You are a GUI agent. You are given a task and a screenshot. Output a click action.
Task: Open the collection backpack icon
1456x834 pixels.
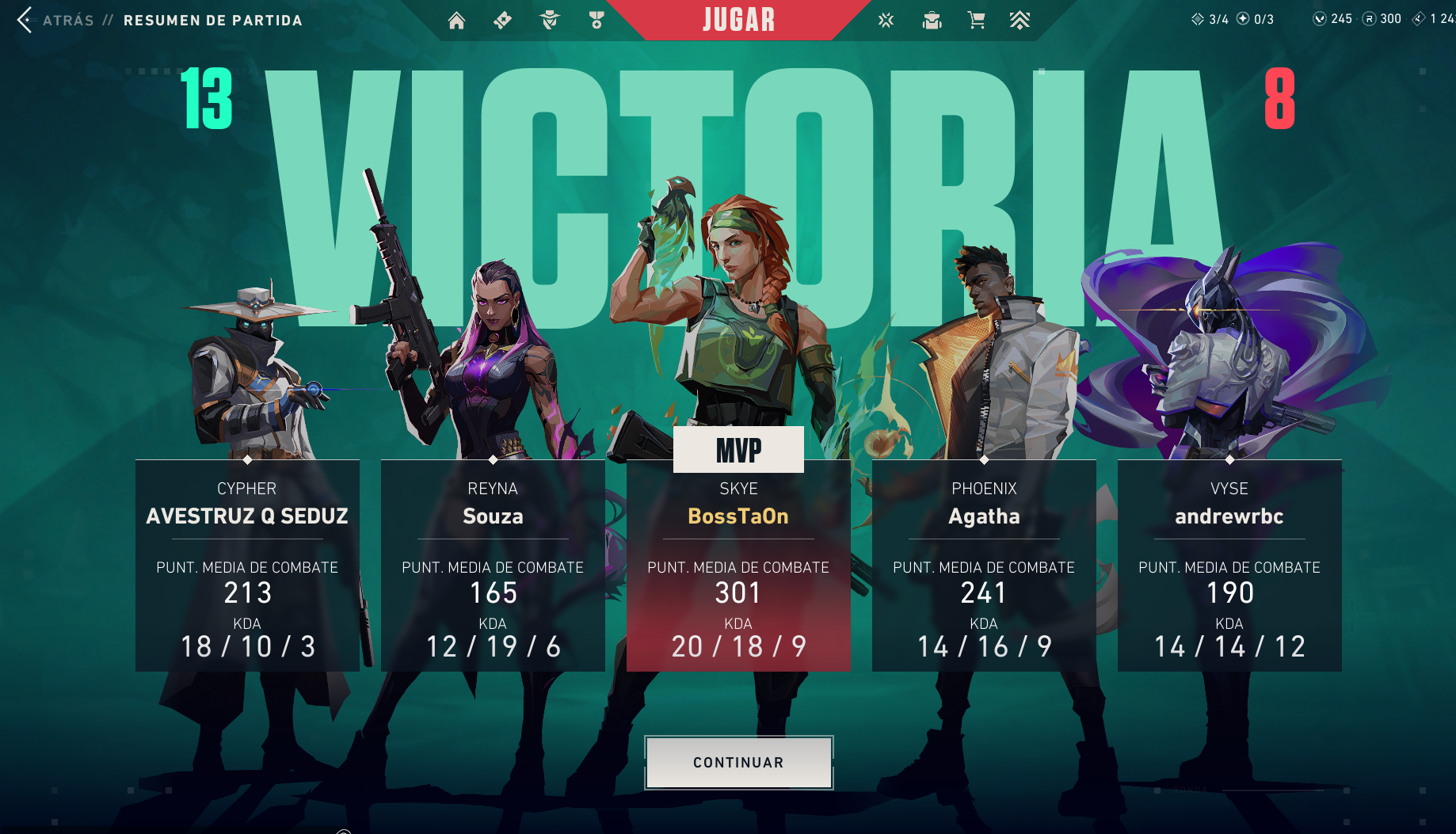pyautogui.click(x=932, y=21)
